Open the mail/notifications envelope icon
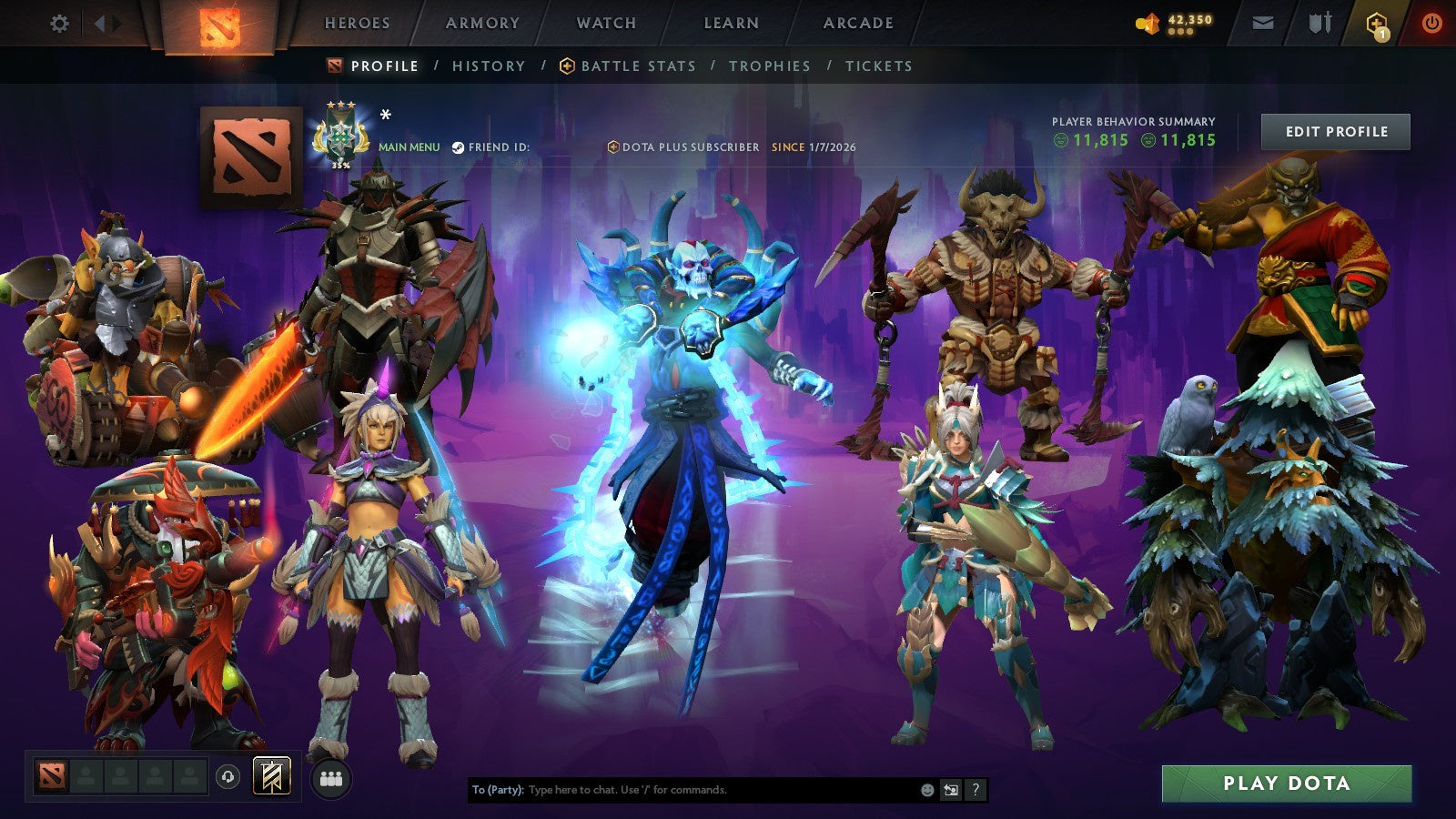Viewport: 1456px width, 819px height. coord(1263,25)
